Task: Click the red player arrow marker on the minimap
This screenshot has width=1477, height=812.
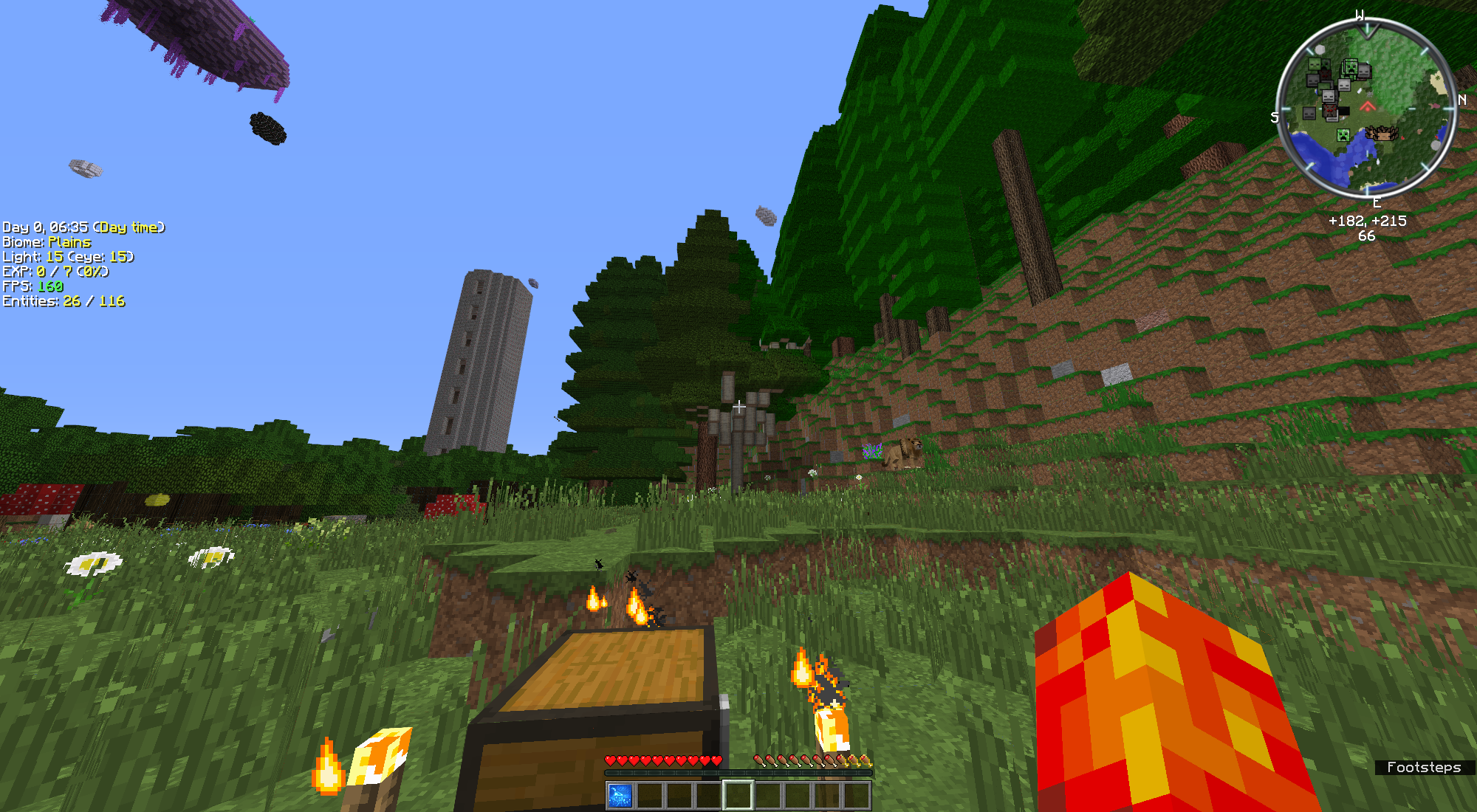Action: point(1368,108)
